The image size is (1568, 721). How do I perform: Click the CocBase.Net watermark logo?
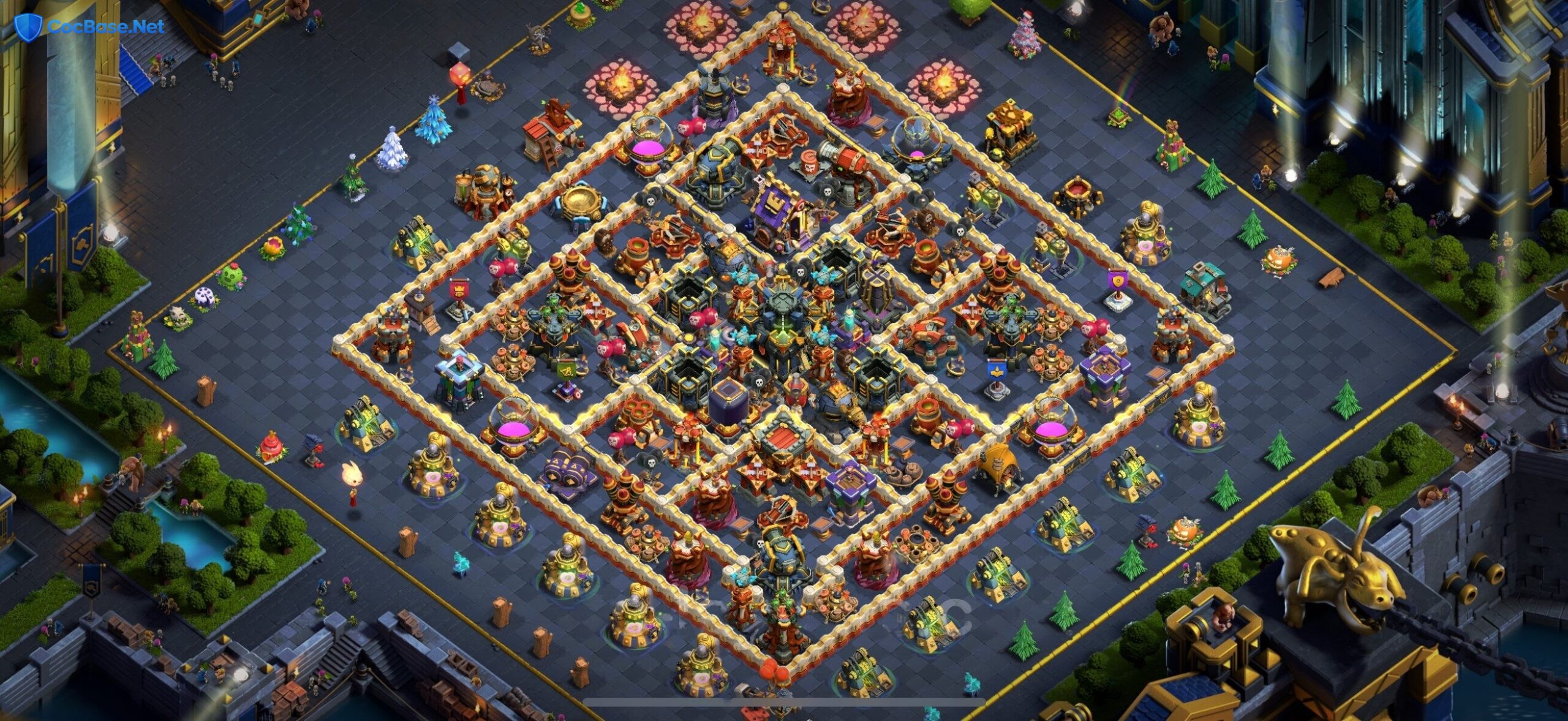coord(89,26)
